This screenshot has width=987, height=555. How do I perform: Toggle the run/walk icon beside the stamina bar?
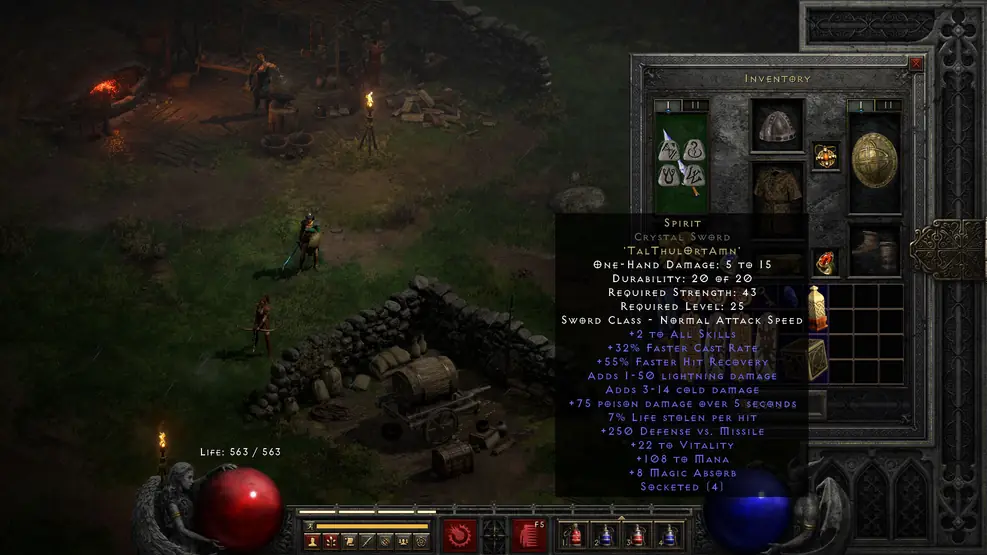coord(309,524)
